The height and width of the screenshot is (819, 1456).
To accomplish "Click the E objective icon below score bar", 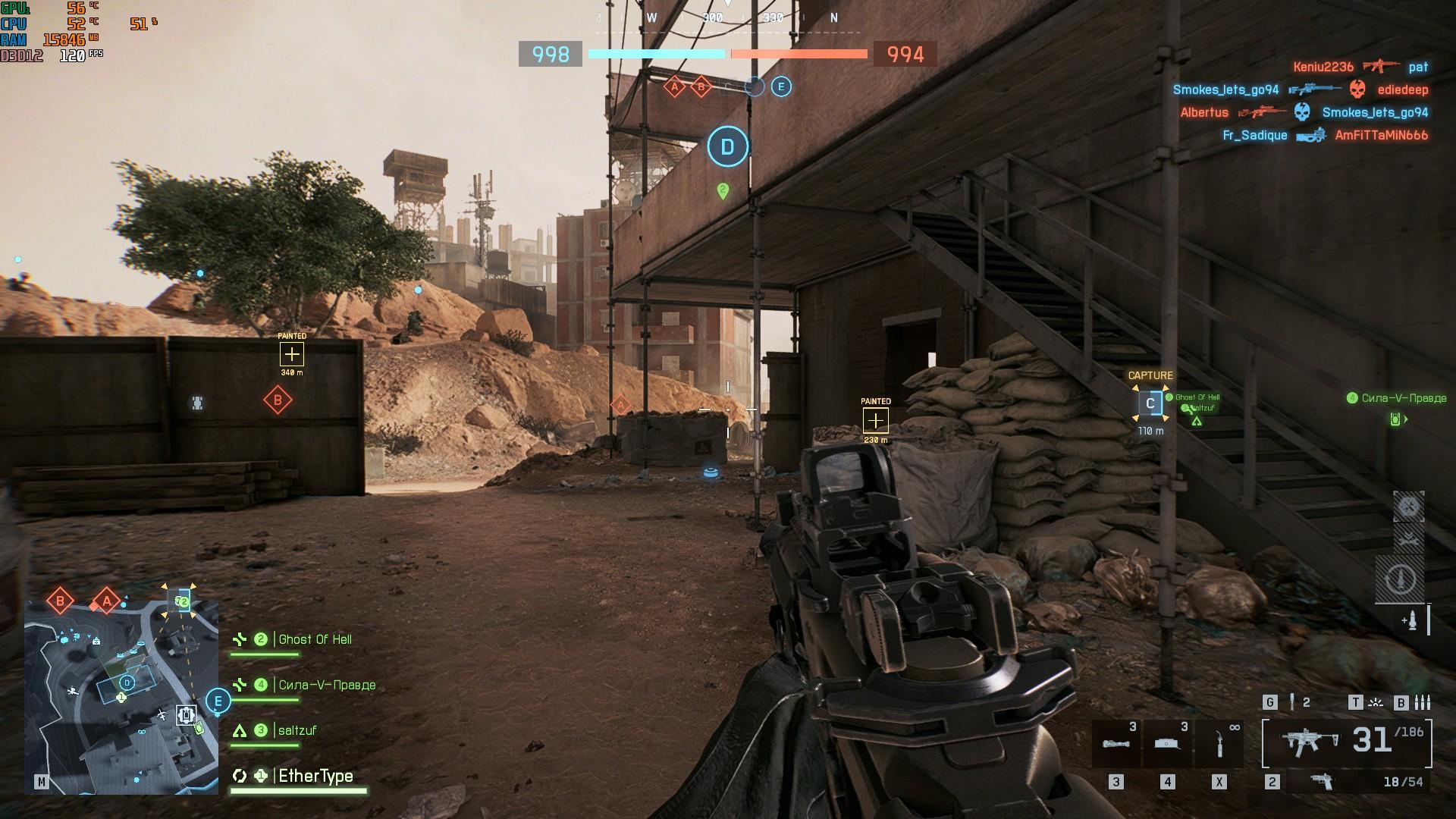I will (x=781, y=86).
